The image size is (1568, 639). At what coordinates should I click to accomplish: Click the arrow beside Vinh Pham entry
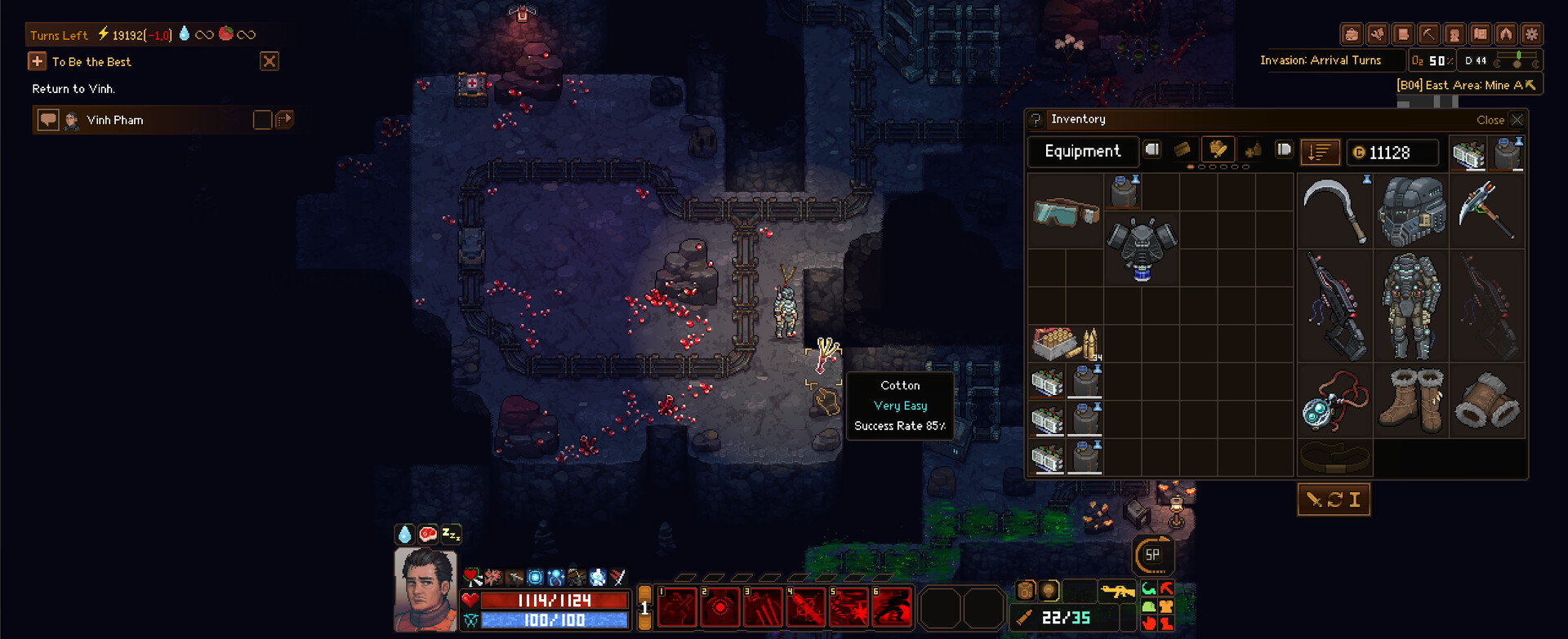point(285,120)
